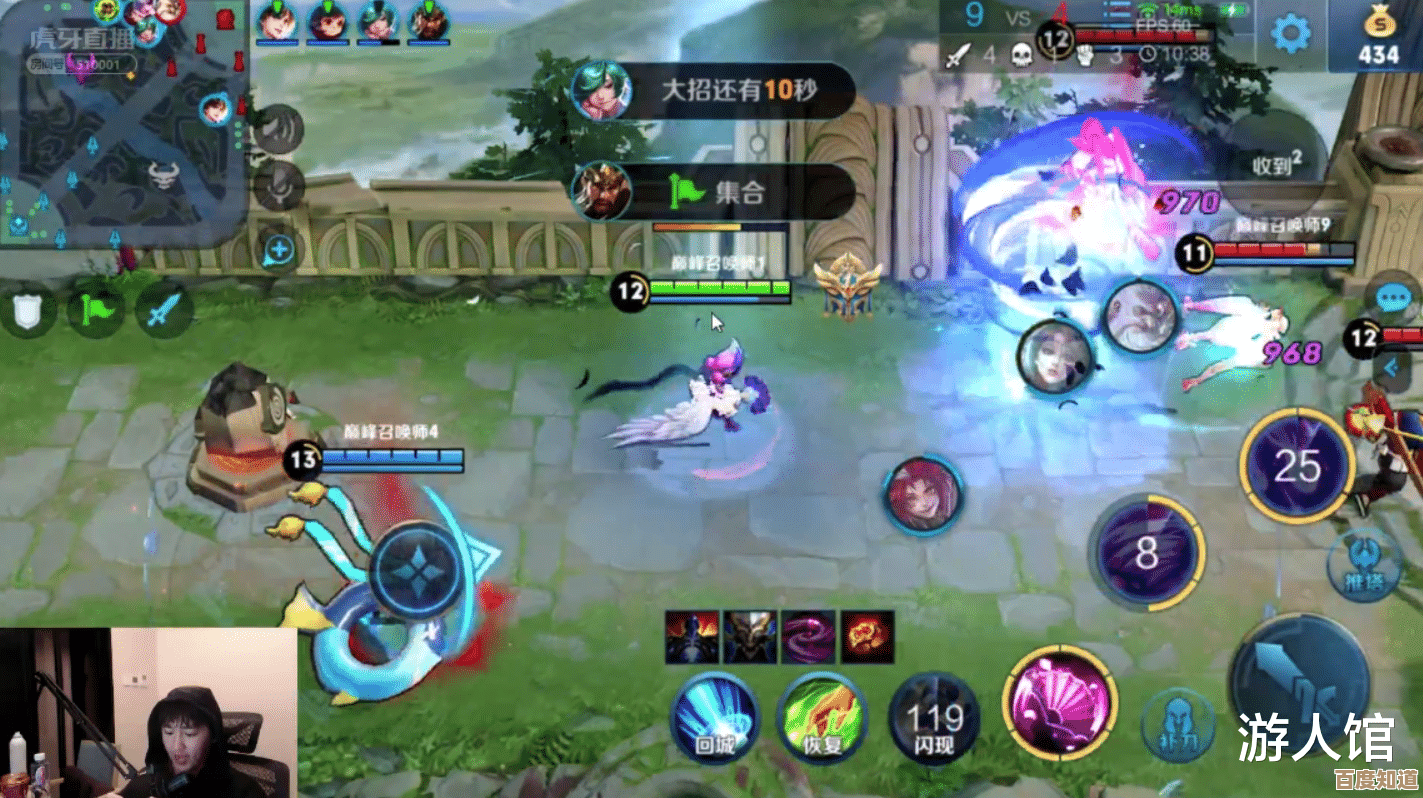1423x798 pixels.
Task: Cast the pink fan skill
Action: pos(1060,699)
